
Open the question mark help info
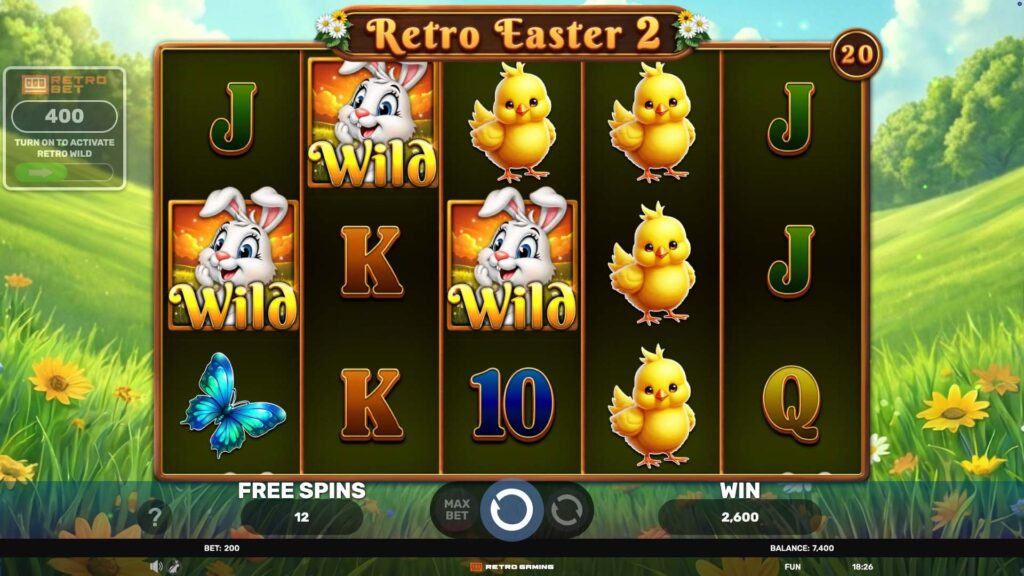click(x=154, y=517)
